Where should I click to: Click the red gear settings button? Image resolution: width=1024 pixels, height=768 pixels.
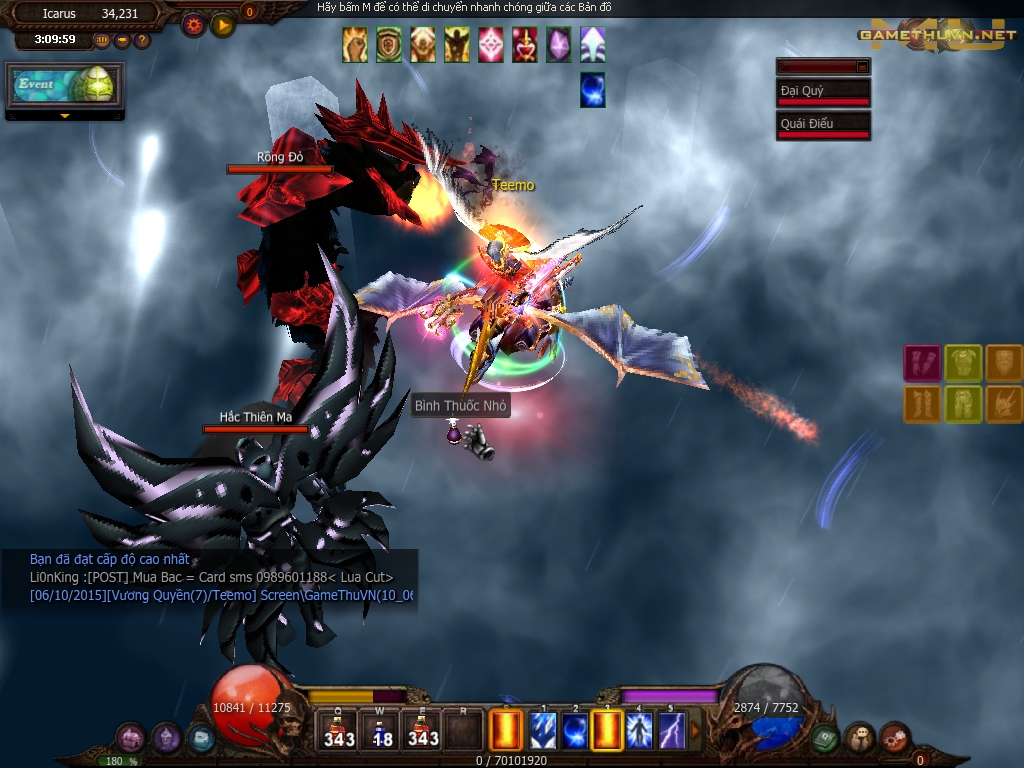click(x=193, y=24)
